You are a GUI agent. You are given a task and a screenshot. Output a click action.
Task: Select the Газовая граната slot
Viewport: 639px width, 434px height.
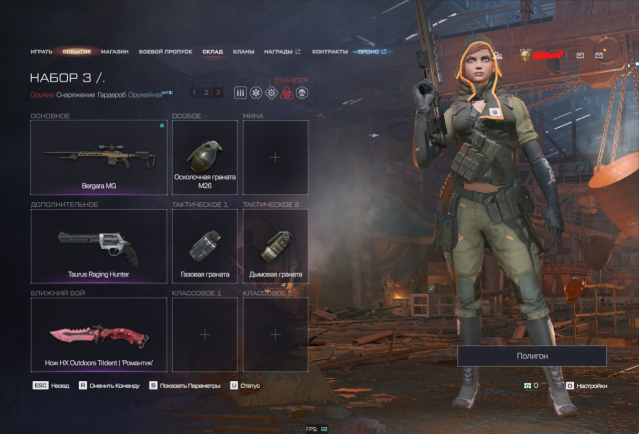coord(204,245)
